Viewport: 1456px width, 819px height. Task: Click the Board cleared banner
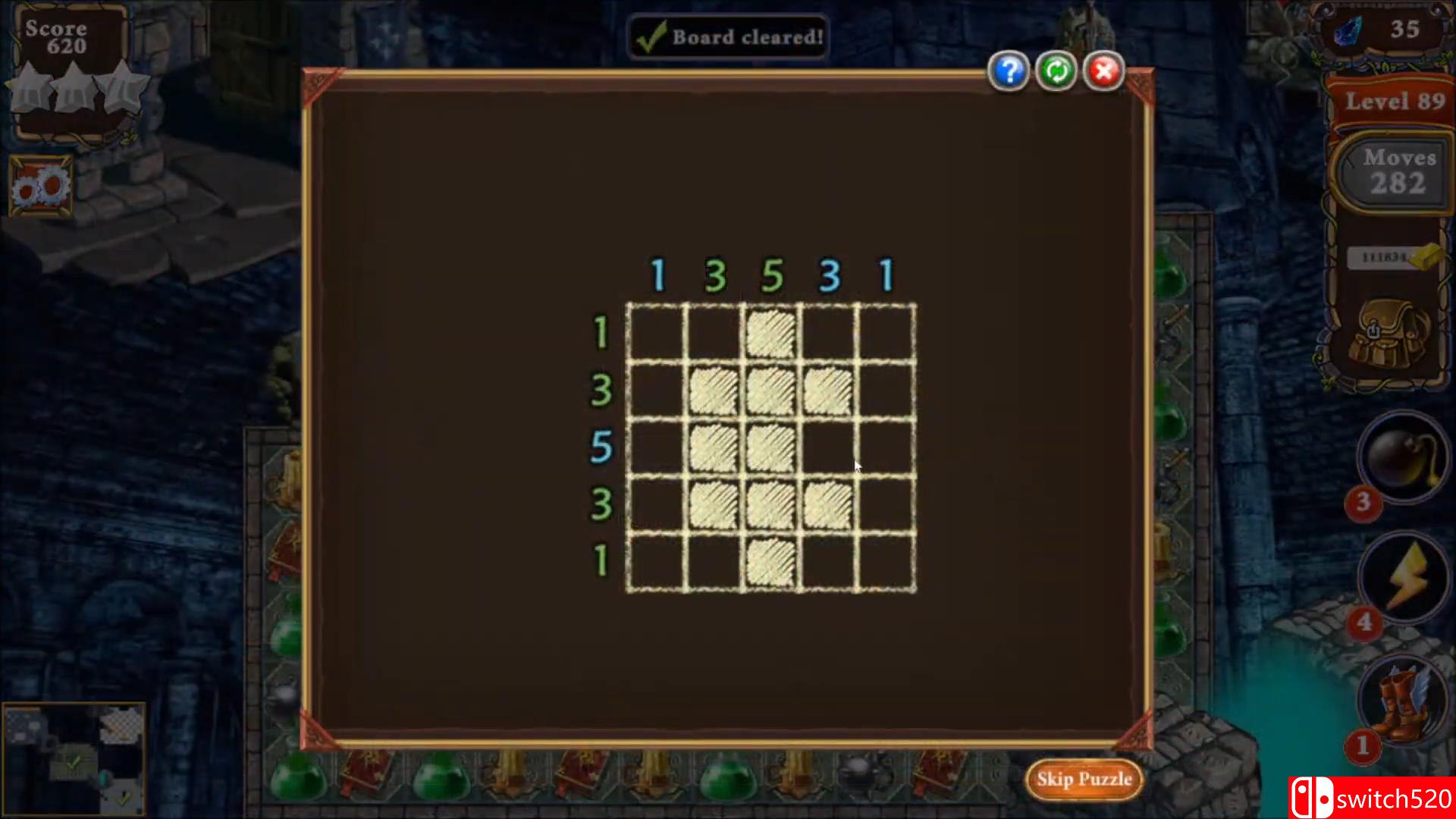[726, 36]
